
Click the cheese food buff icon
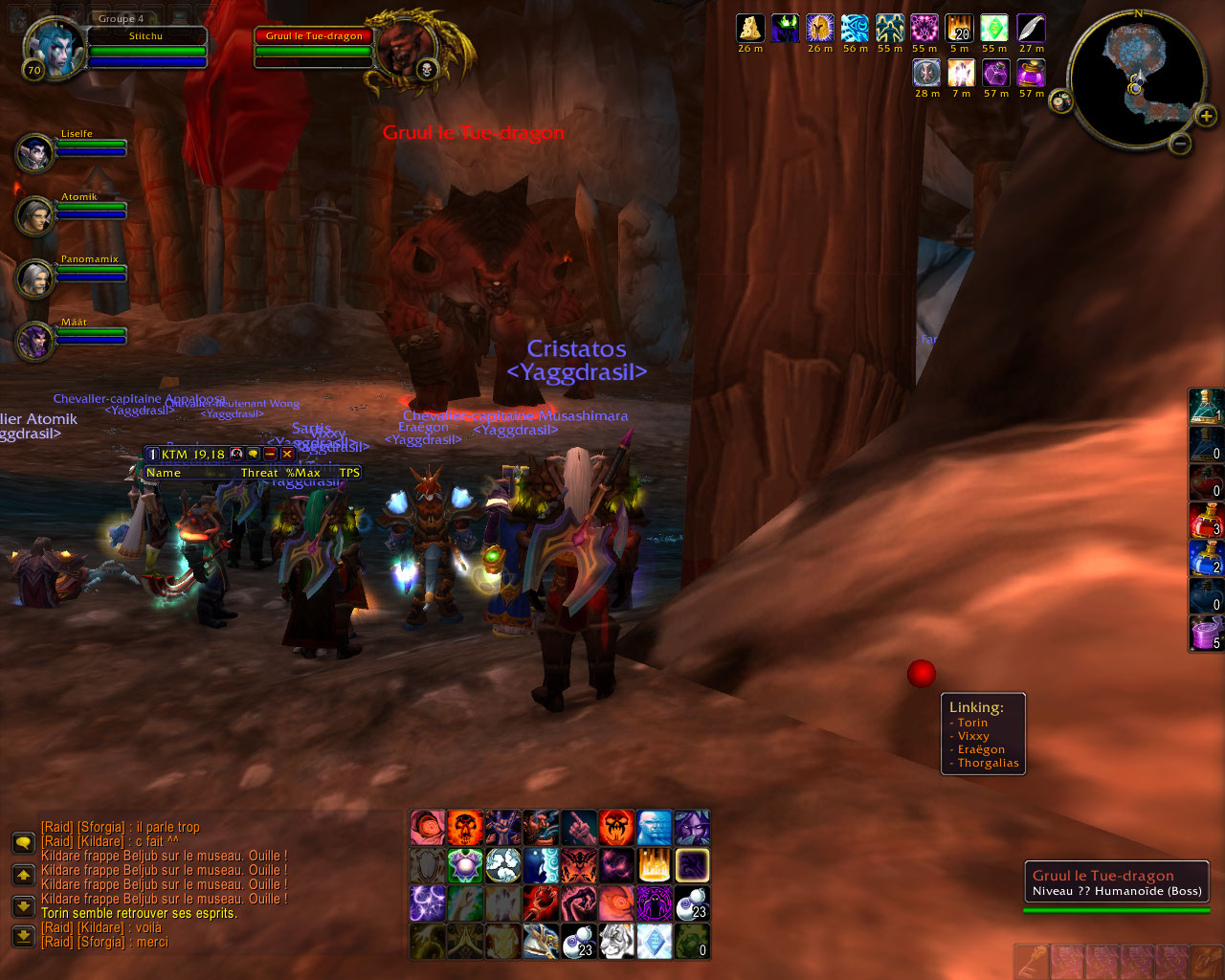pyautogui.click(x=749, y=29)
